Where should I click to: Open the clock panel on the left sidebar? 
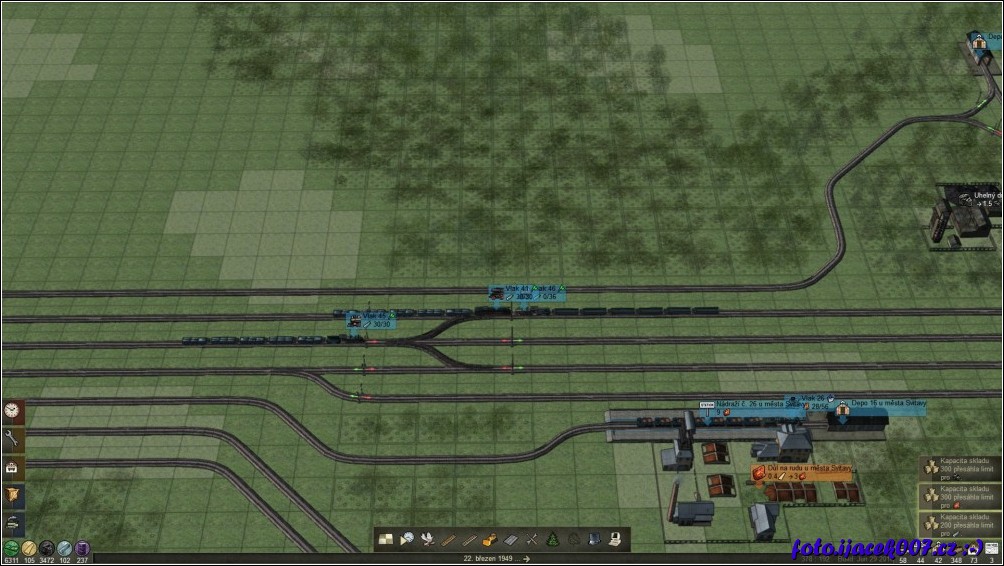[13, 411]
